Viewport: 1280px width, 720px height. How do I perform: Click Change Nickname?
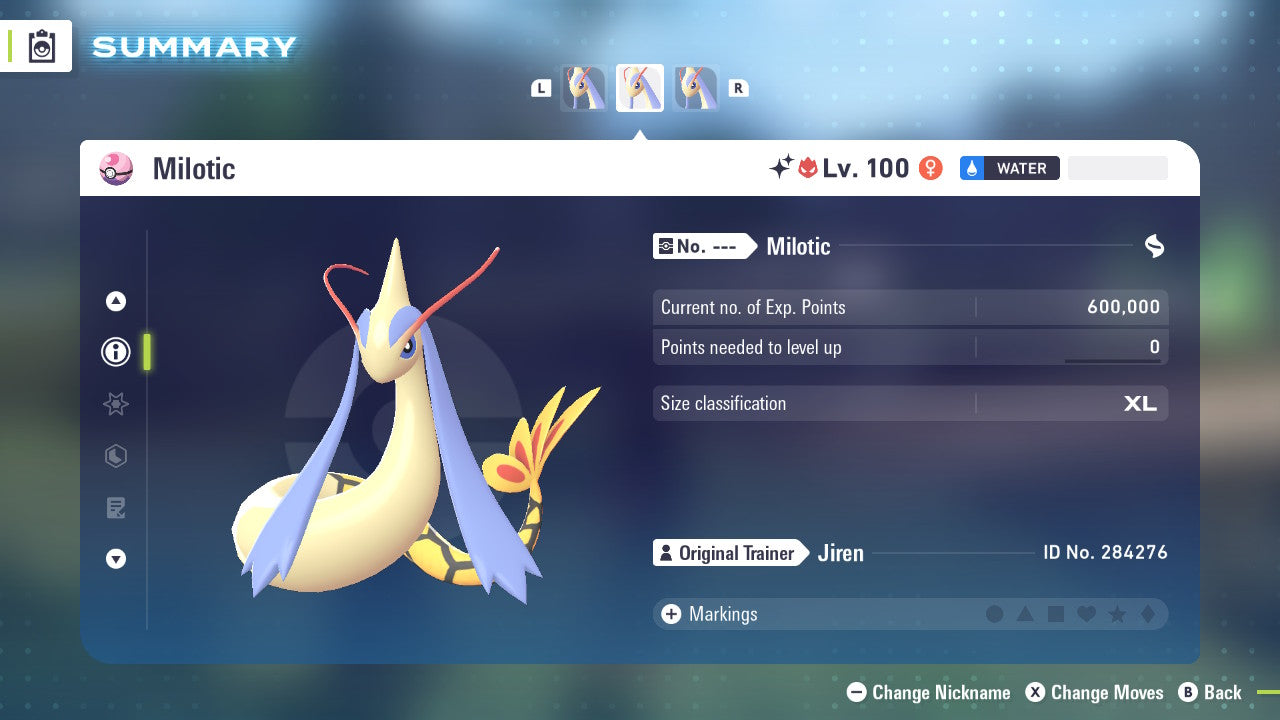[x=928, y=692]
